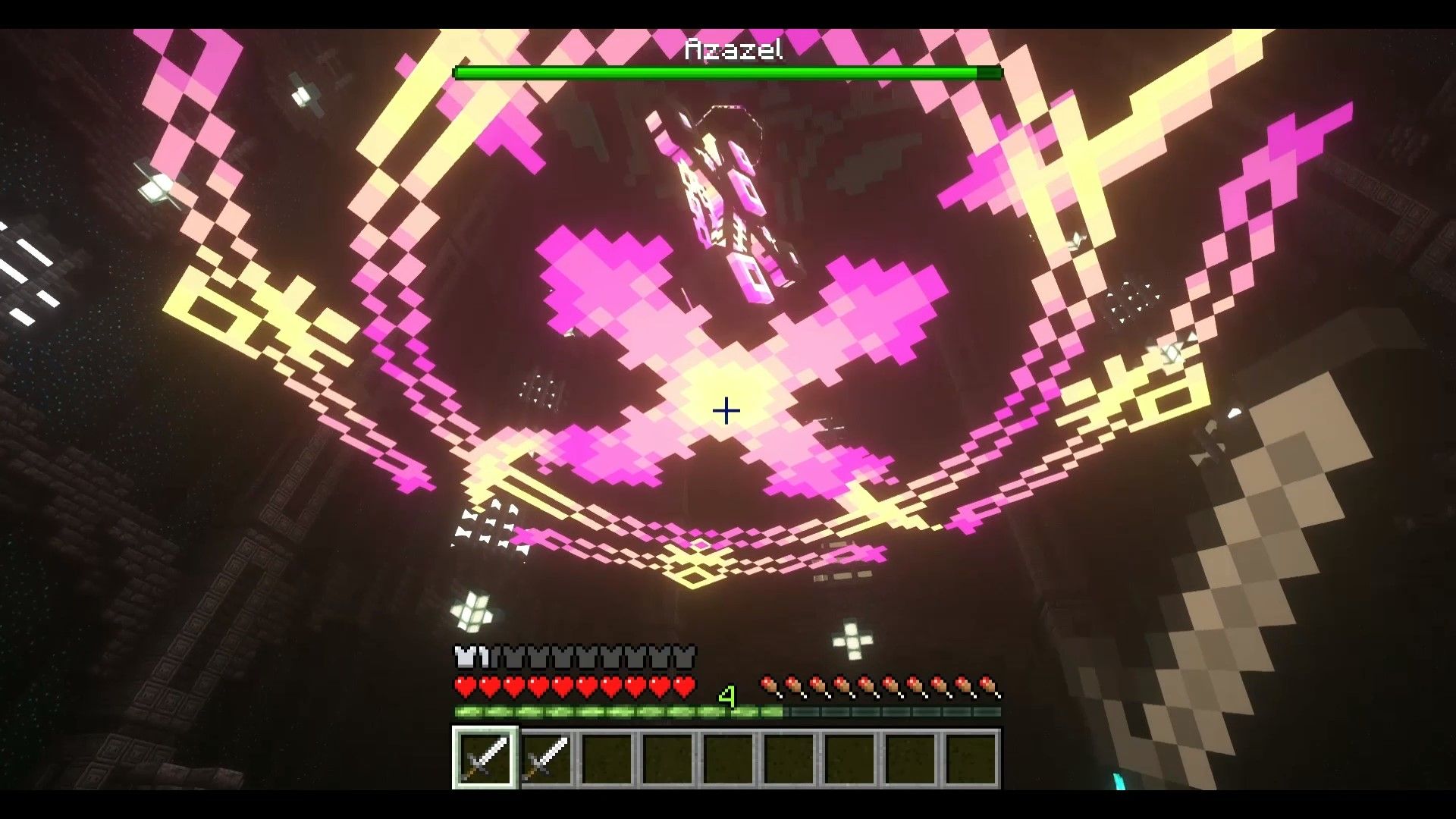Click the crosshair in screen center
Image resolution: width=1456 pixels, height=819 pixels.
[x=726, y=410]
